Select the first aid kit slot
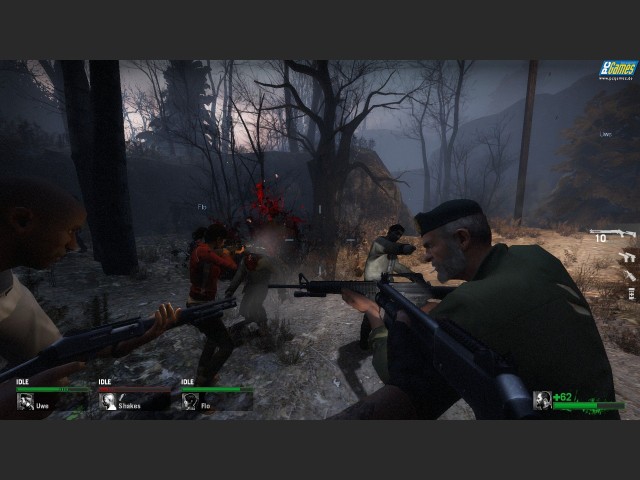640x480 pixels. (x=630, y=293)
